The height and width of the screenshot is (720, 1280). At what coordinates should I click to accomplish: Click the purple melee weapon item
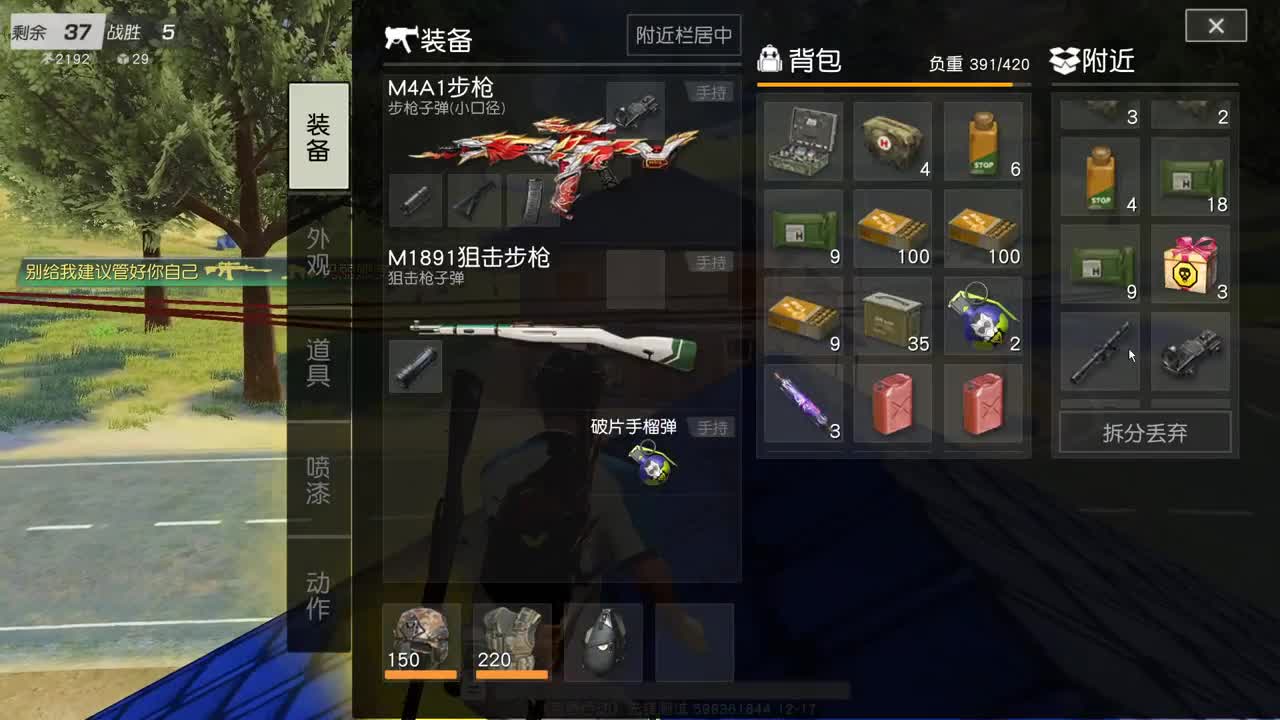(803, 402)
